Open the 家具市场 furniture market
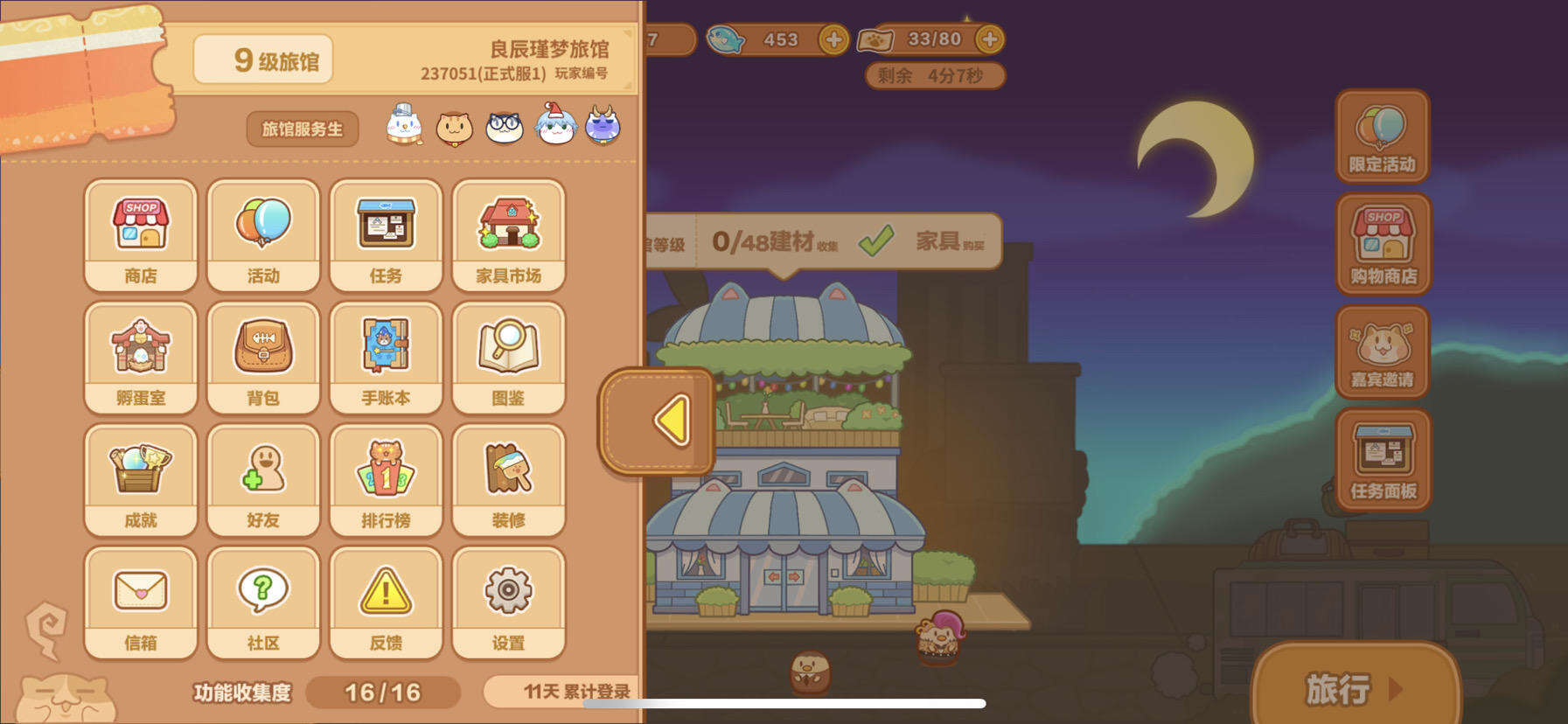The image size is (1568, 724). 508,232
